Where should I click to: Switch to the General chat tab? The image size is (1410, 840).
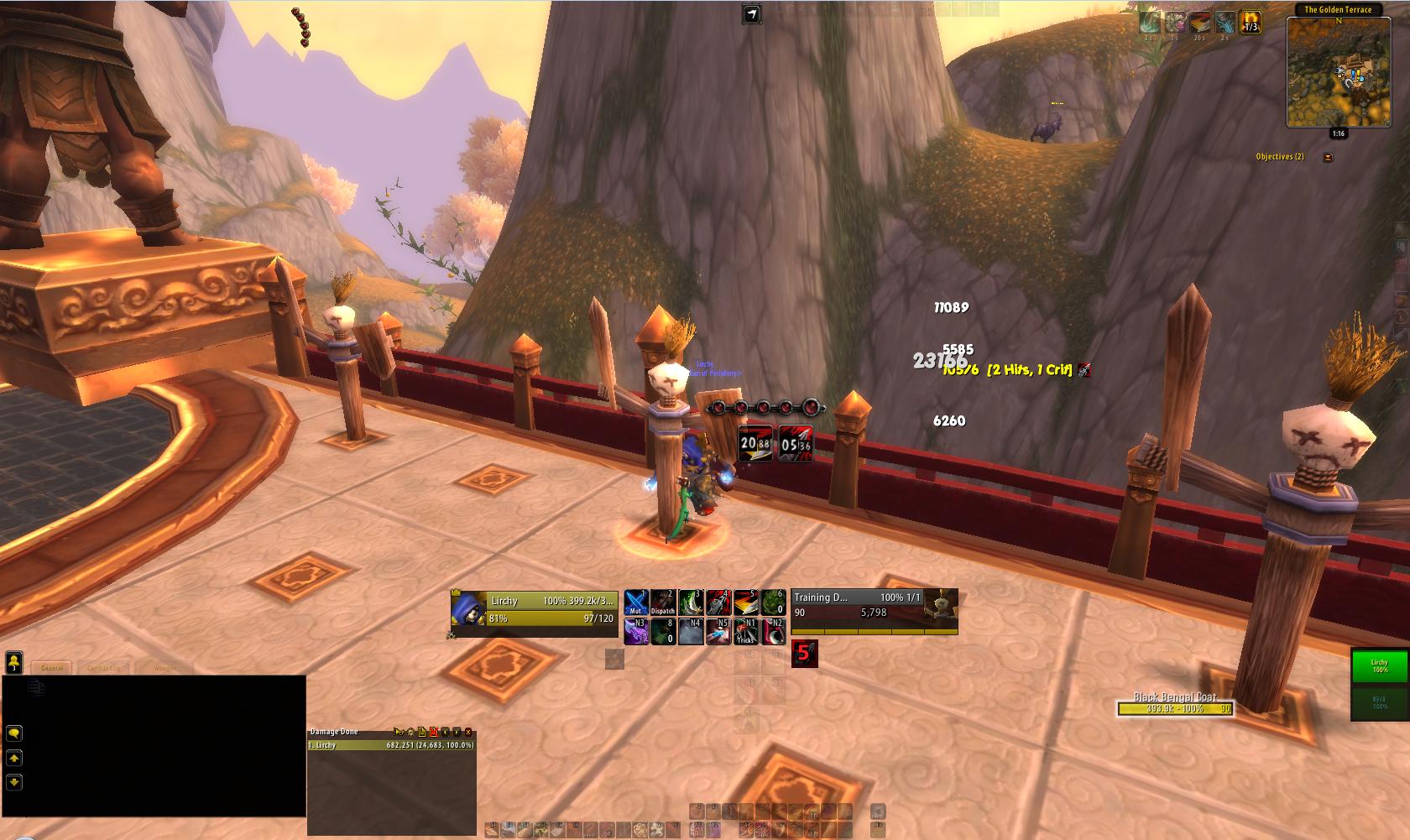(52, 668)
